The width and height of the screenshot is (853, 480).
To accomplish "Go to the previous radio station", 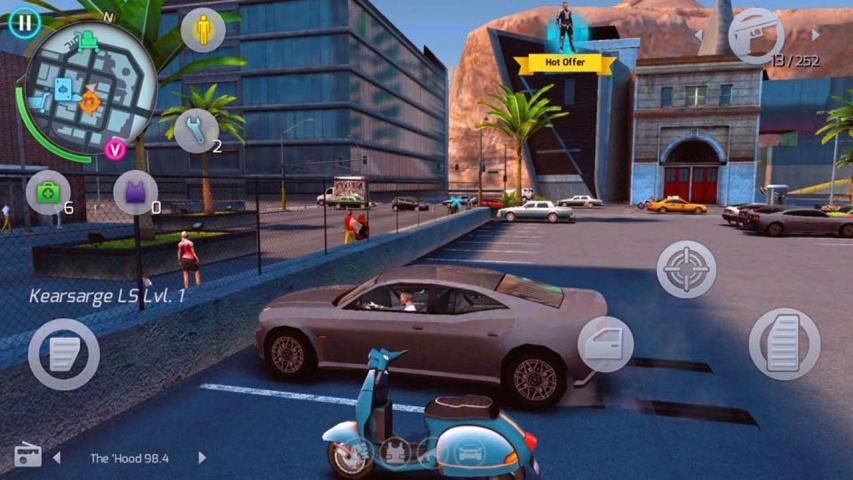I will coord(57,458).
